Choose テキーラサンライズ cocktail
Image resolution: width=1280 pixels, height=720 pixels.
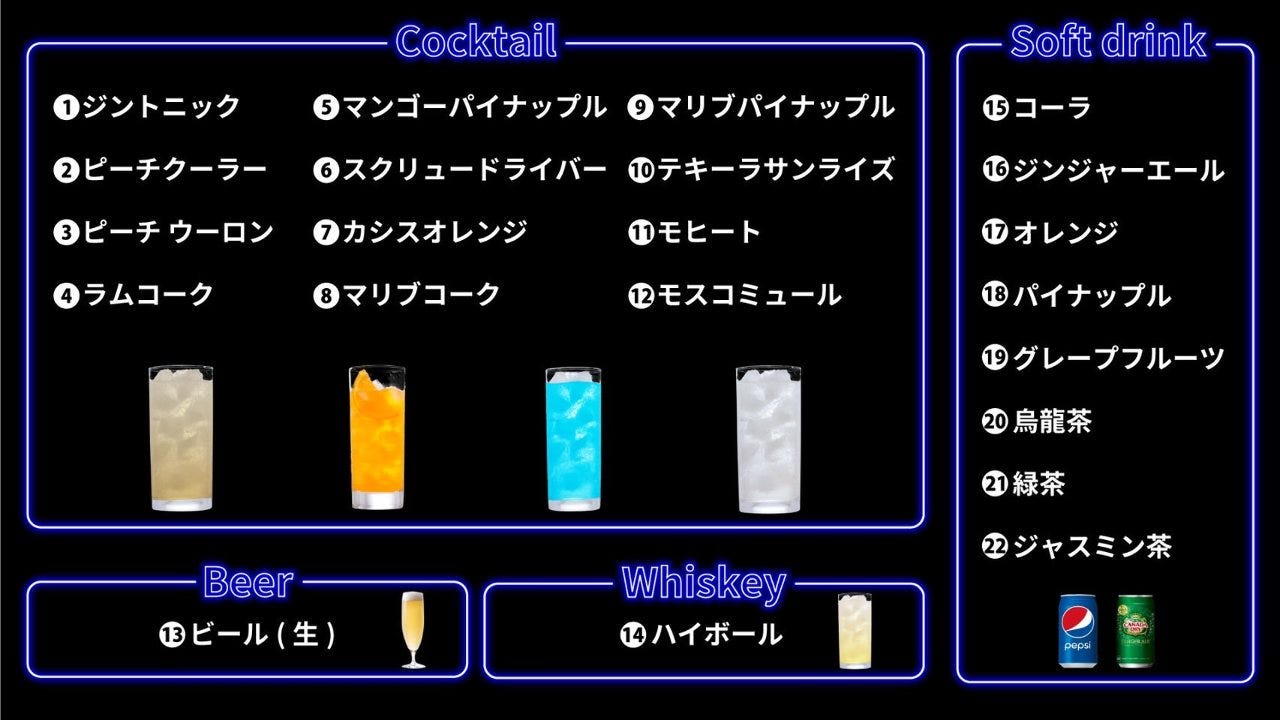tap(761, 170)
